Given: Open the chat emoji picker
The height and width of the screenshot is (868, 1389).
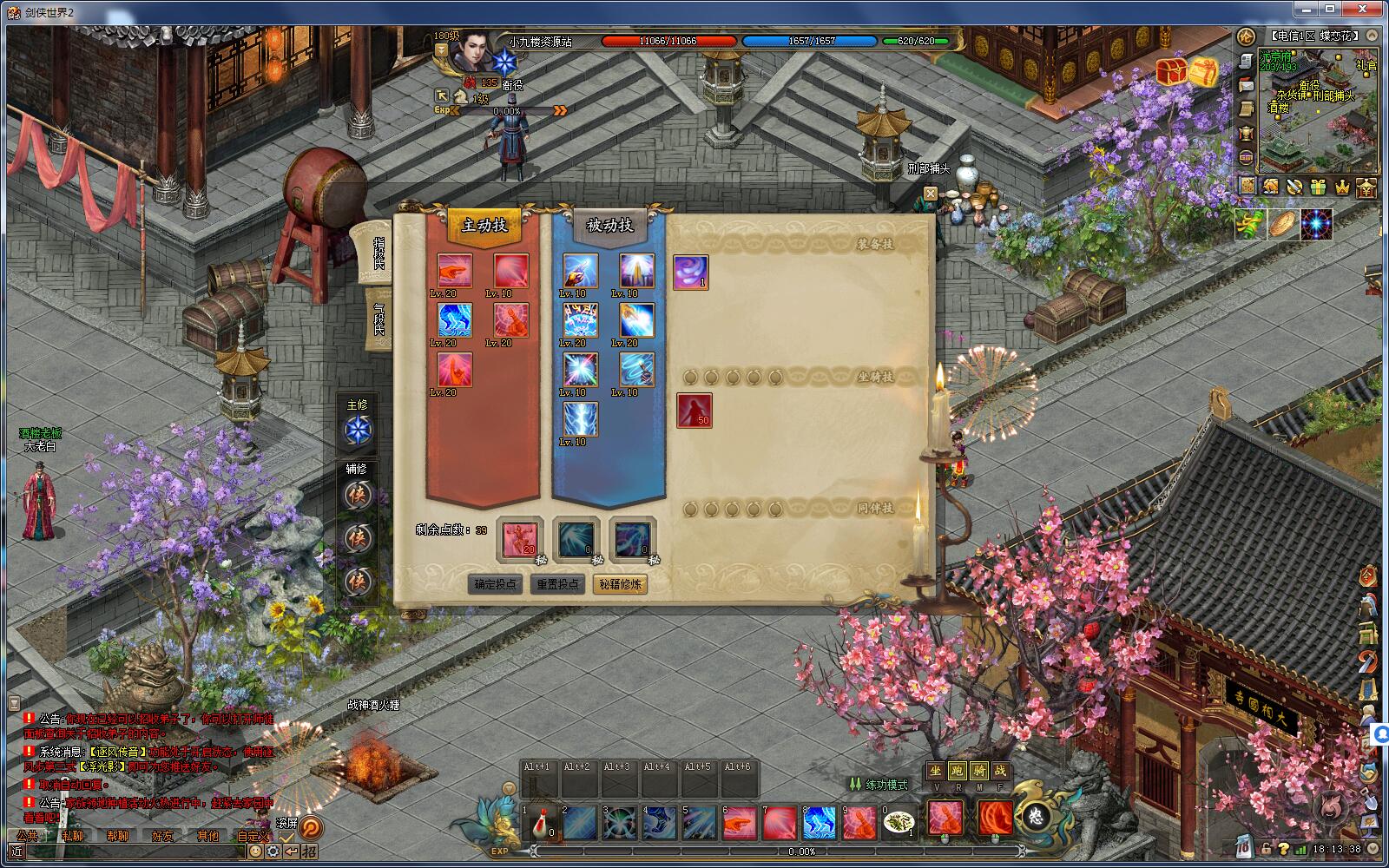Looking at the screenshot, I should tap(256, 852).
